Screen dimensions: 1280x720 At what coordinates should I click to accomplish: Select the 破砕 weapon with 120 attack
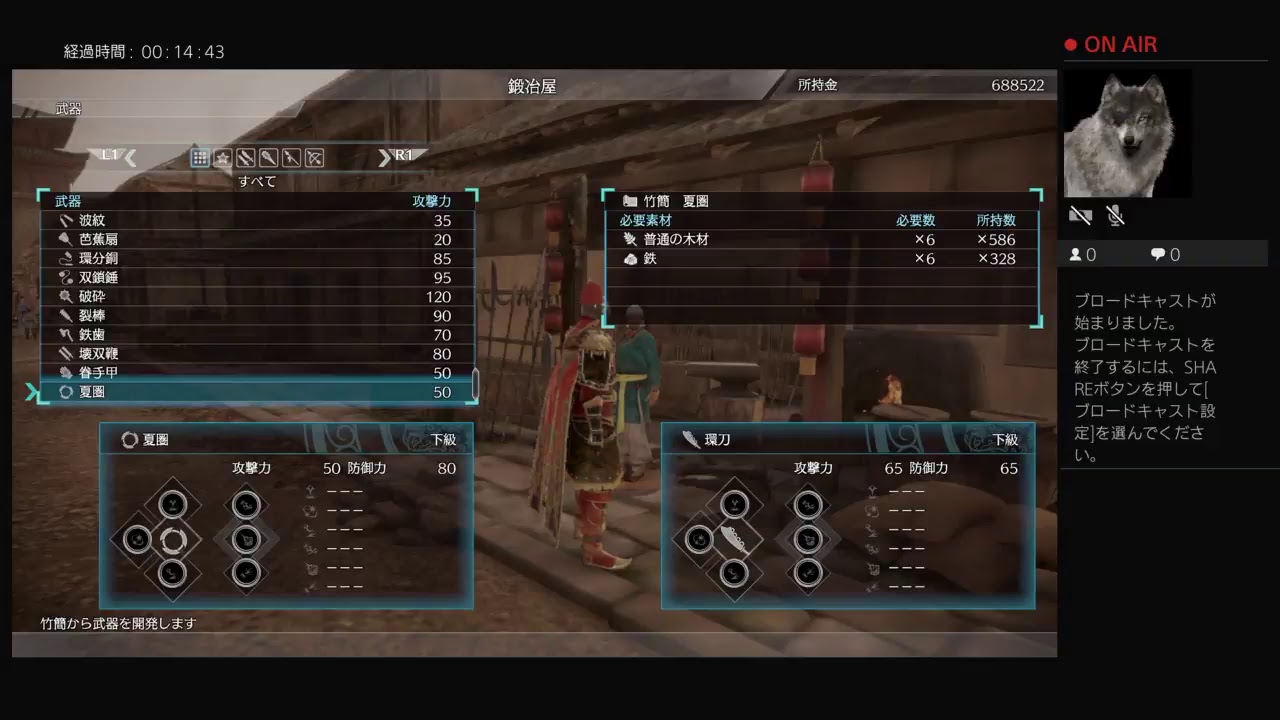click(100, 296)
